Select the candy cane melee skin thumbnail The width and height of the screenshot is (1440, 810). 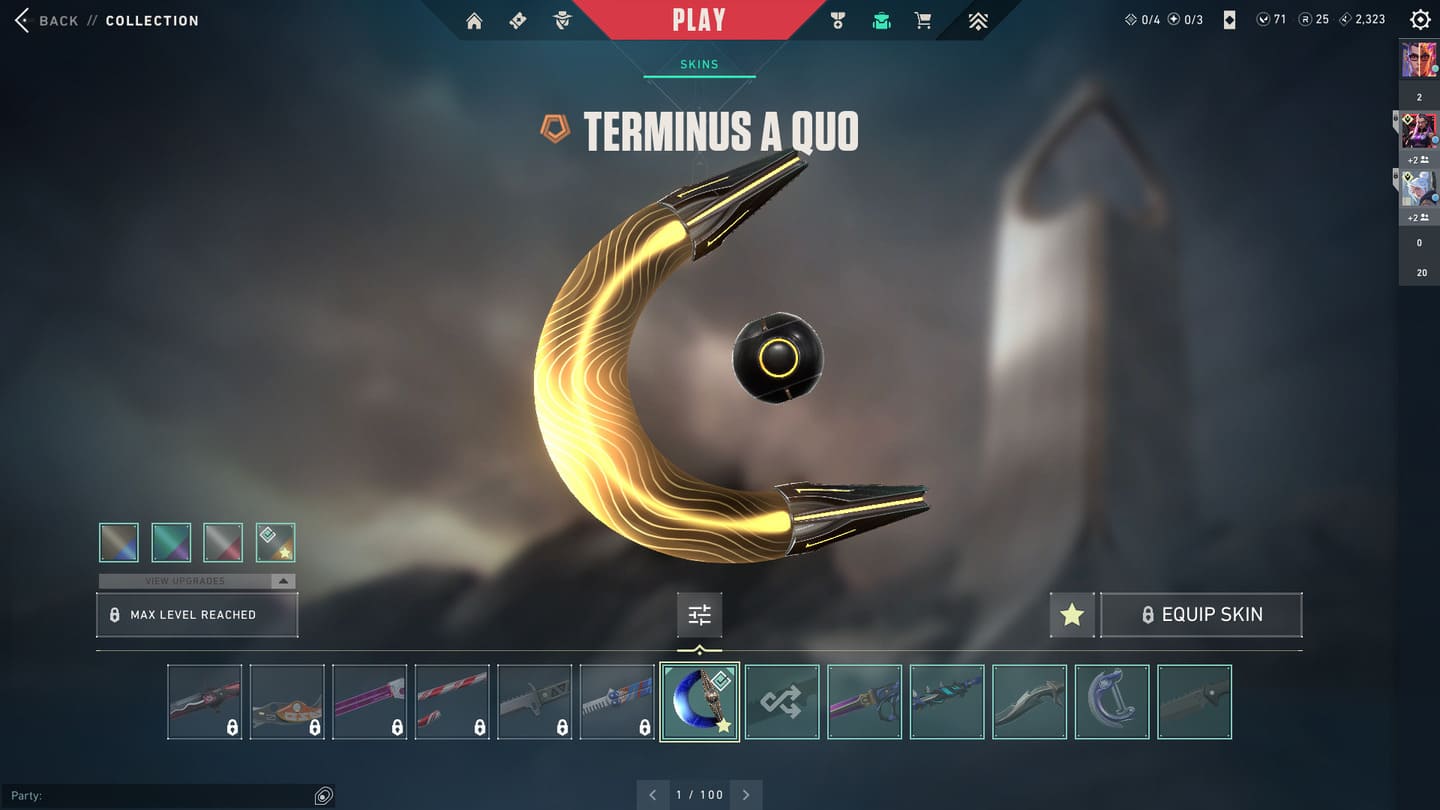point(452,702)
